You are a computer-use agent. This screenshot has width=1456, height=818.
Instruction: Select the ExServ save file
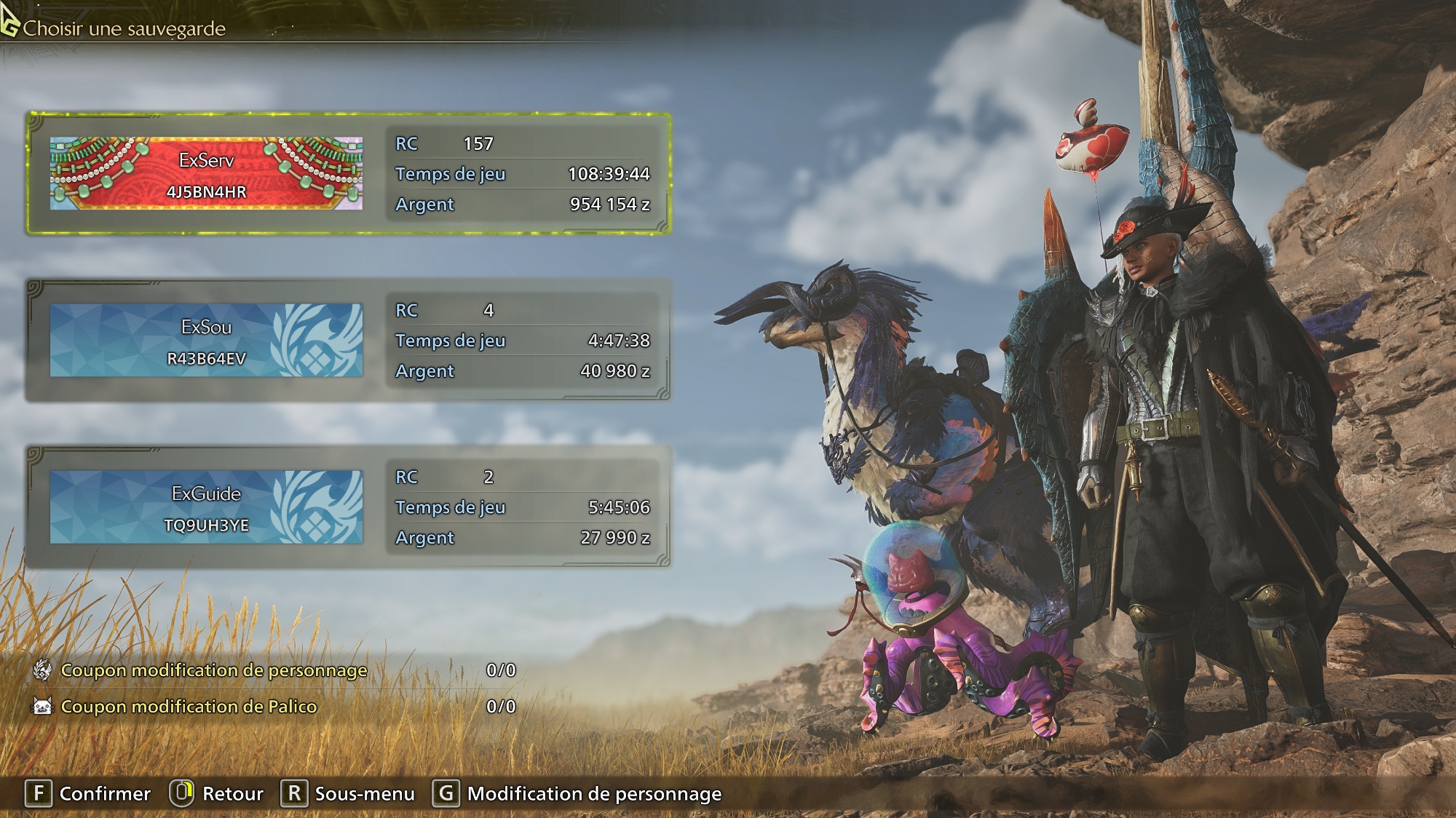tap(348, 173)
